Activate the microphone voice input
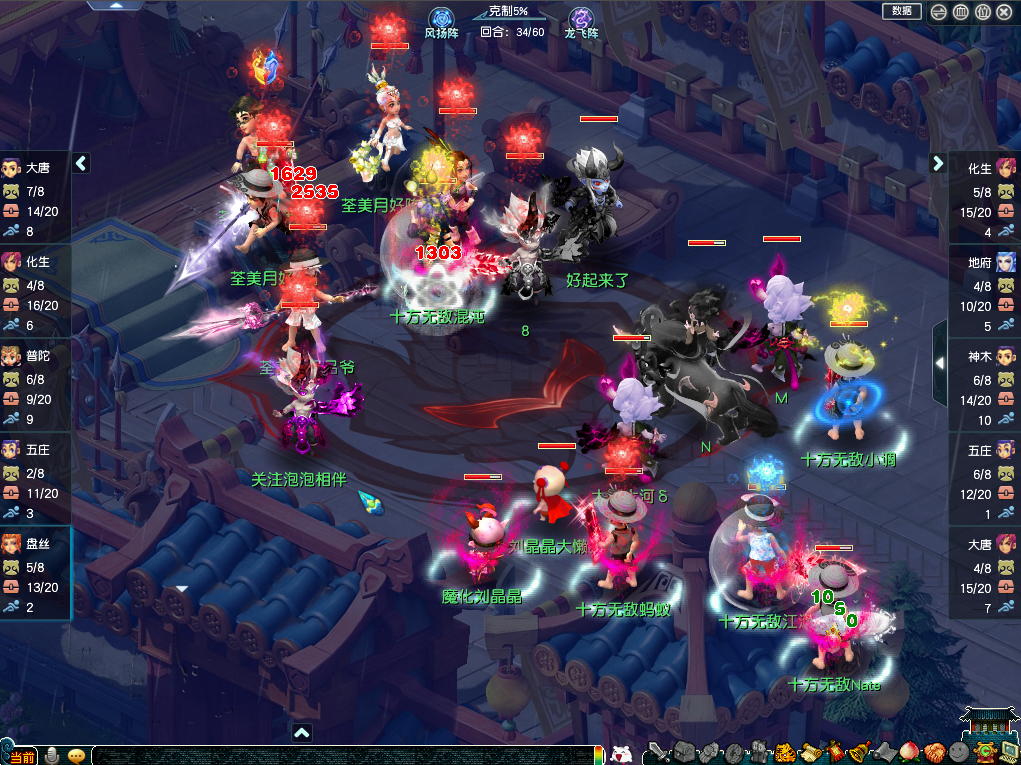Image resolution: width=1021 pixels, height=765 pixels. [53, 755]
